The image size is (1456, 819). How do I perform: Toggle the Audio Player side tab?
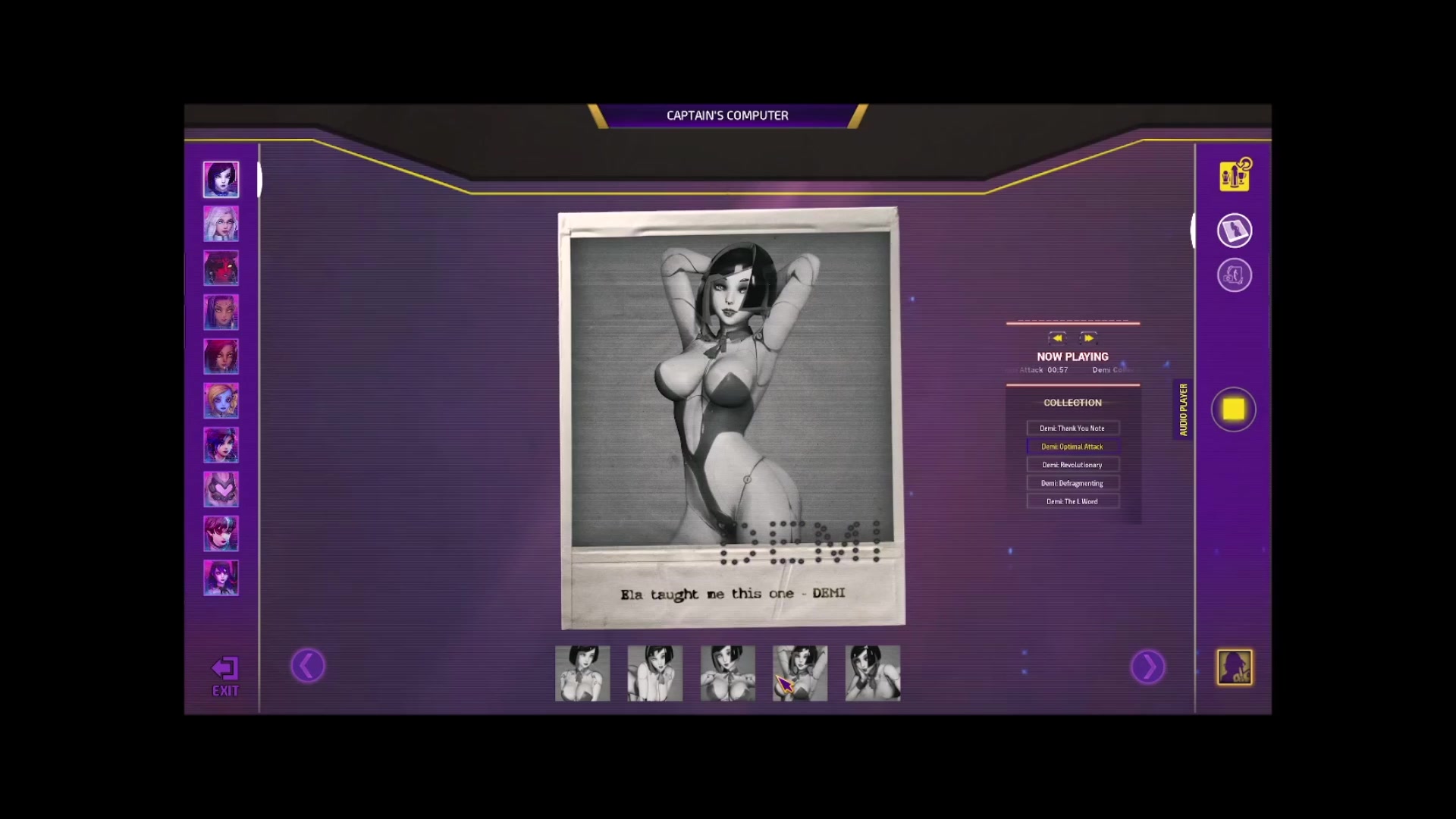[x=1183, y=409]
